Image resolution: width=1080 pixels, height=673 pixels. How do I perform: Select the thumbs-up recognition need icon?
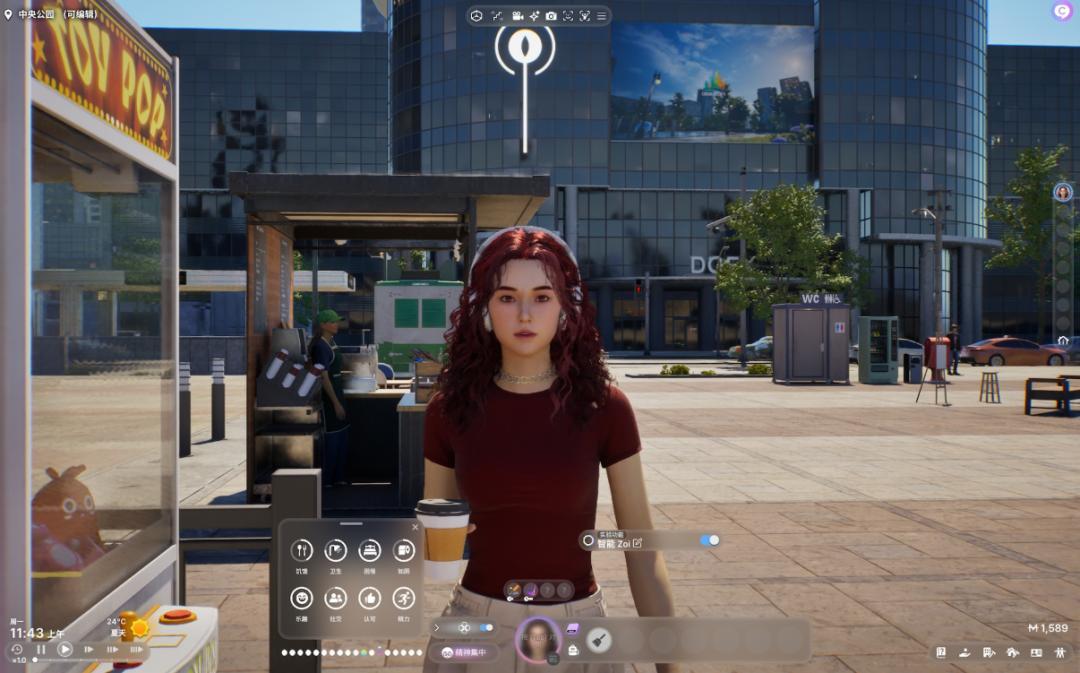point(370,598)
